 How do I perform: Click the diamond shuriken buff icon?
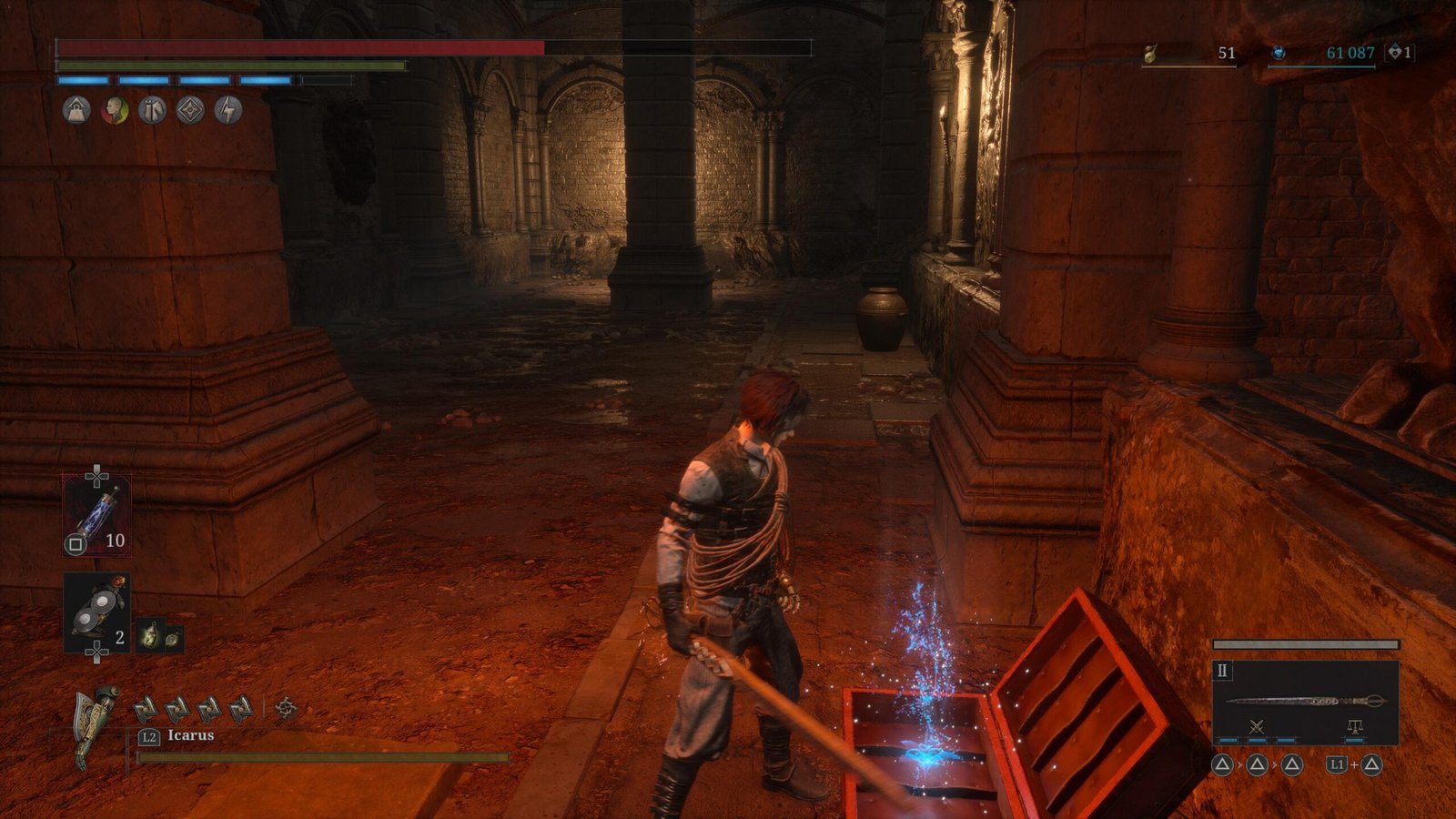click(190, 111)
